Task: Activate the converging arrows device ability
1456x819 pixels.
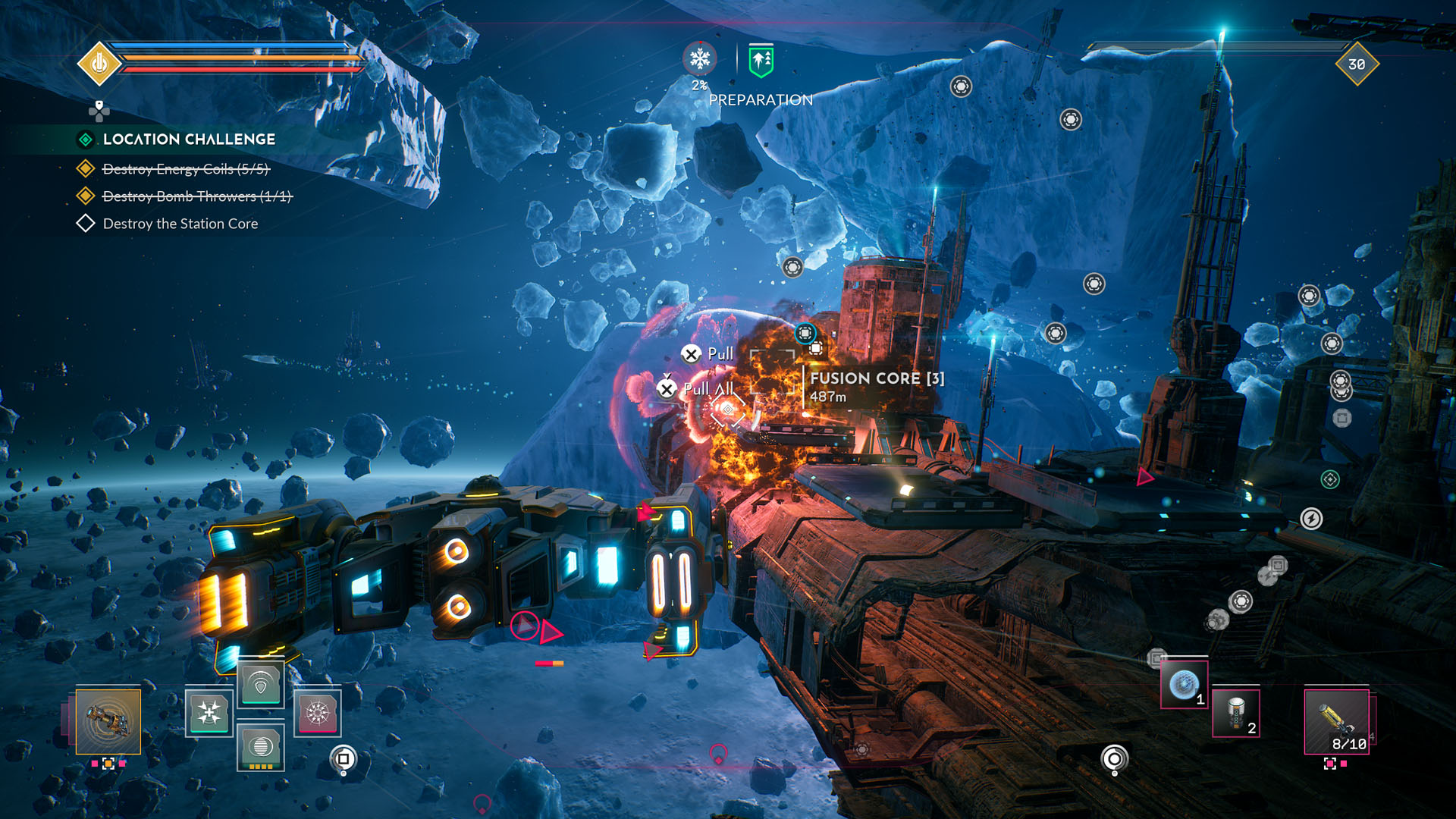Action: coord(209,713)
